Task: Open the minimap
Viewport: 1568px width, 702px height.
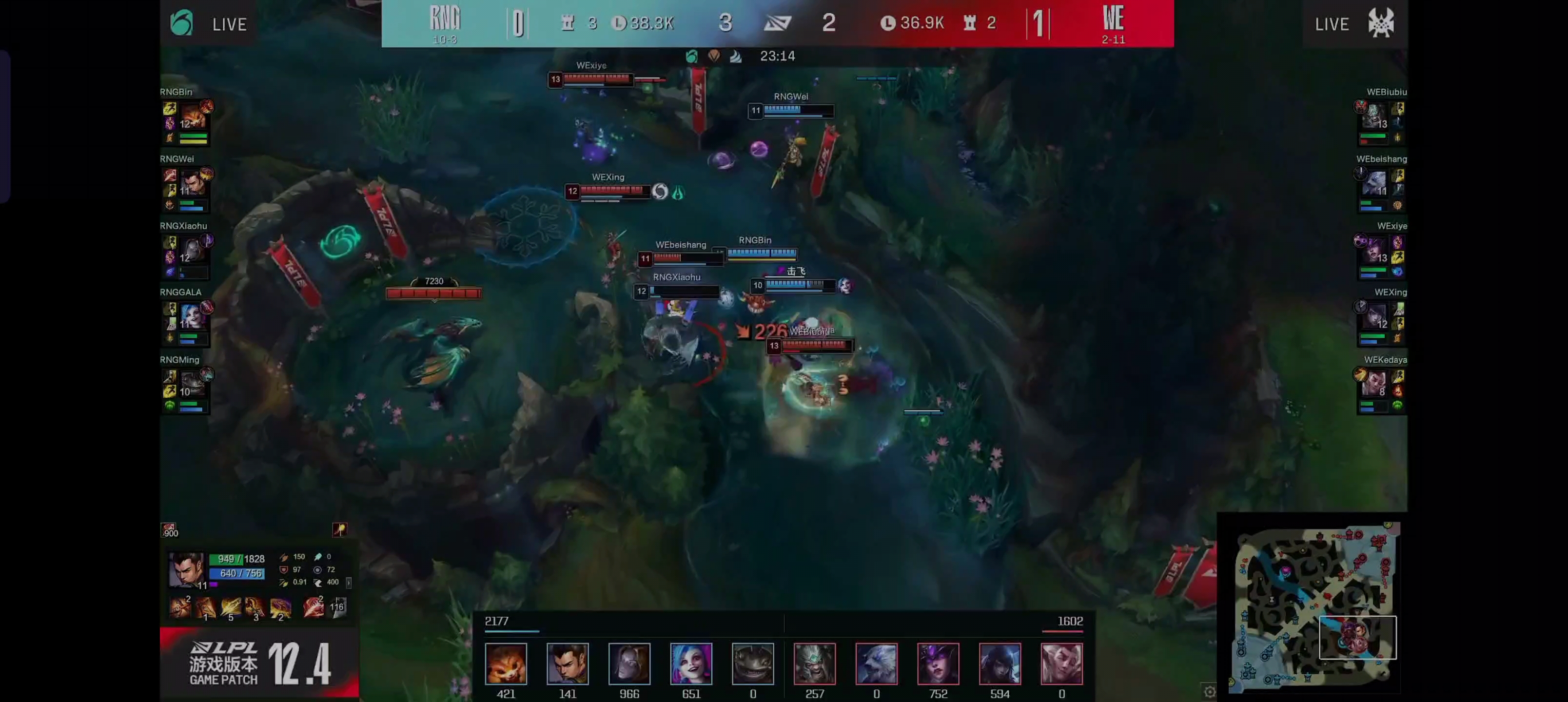Action: click(x=1313, y=606)
